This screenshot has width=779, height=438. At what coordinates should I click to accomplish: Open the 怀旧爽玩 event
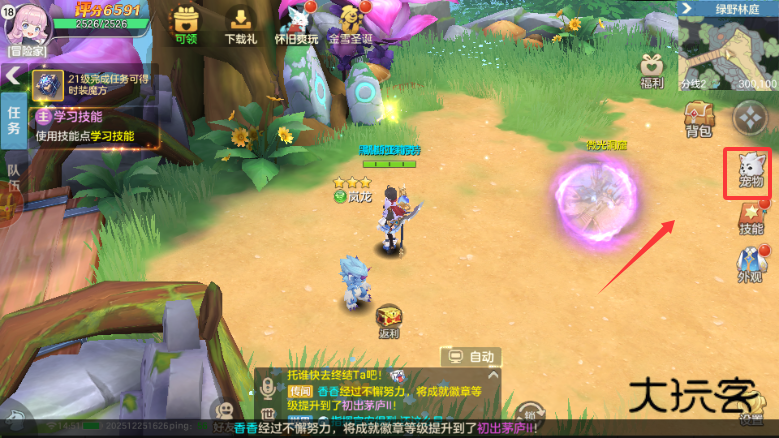(298, 24)
